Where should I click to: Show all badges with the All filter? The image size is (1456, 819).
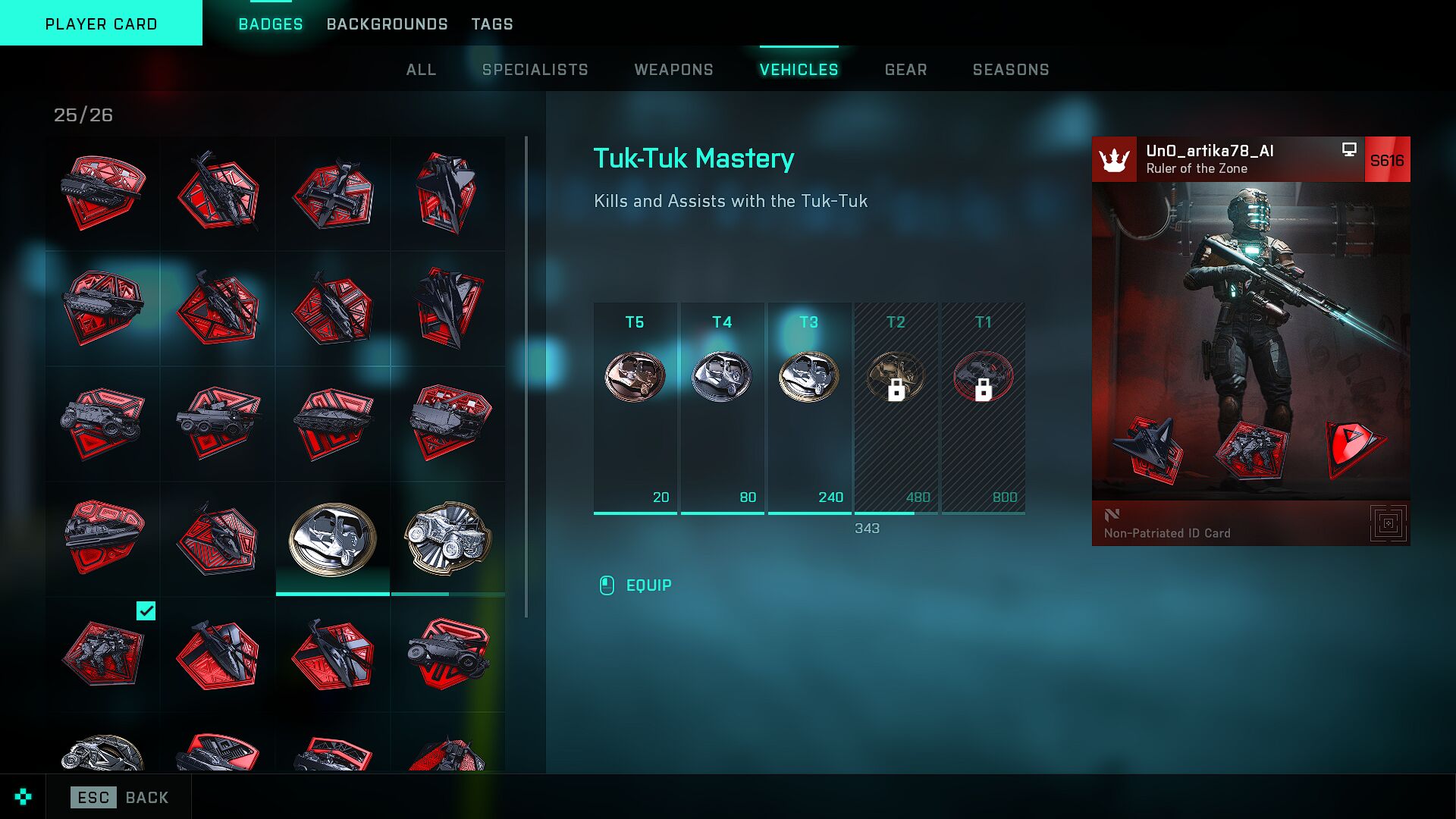coord(421,70)
